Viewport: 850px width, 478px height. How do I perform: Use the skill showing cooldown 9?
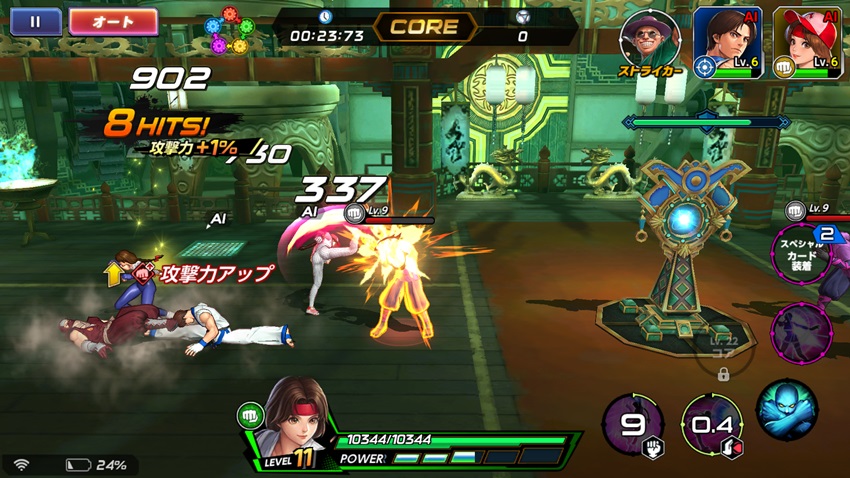click(x=633, y=425)
